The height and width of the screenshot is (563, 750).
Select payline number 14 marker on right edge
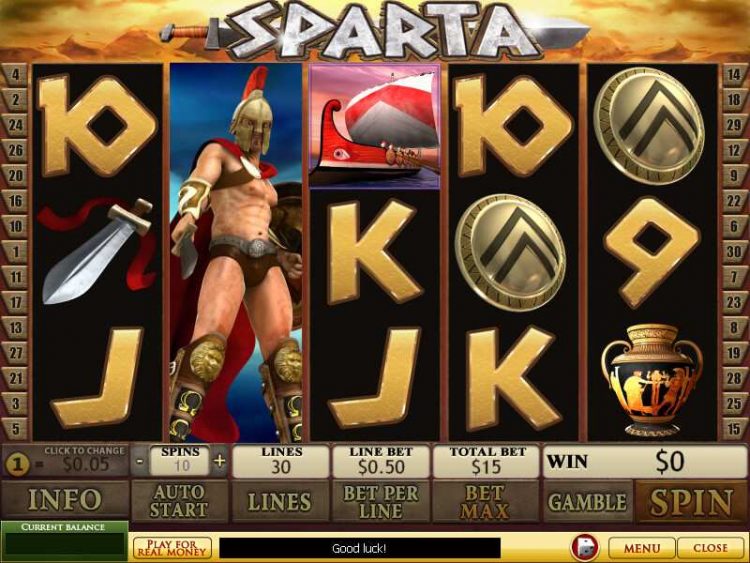(x=735, y=74)
